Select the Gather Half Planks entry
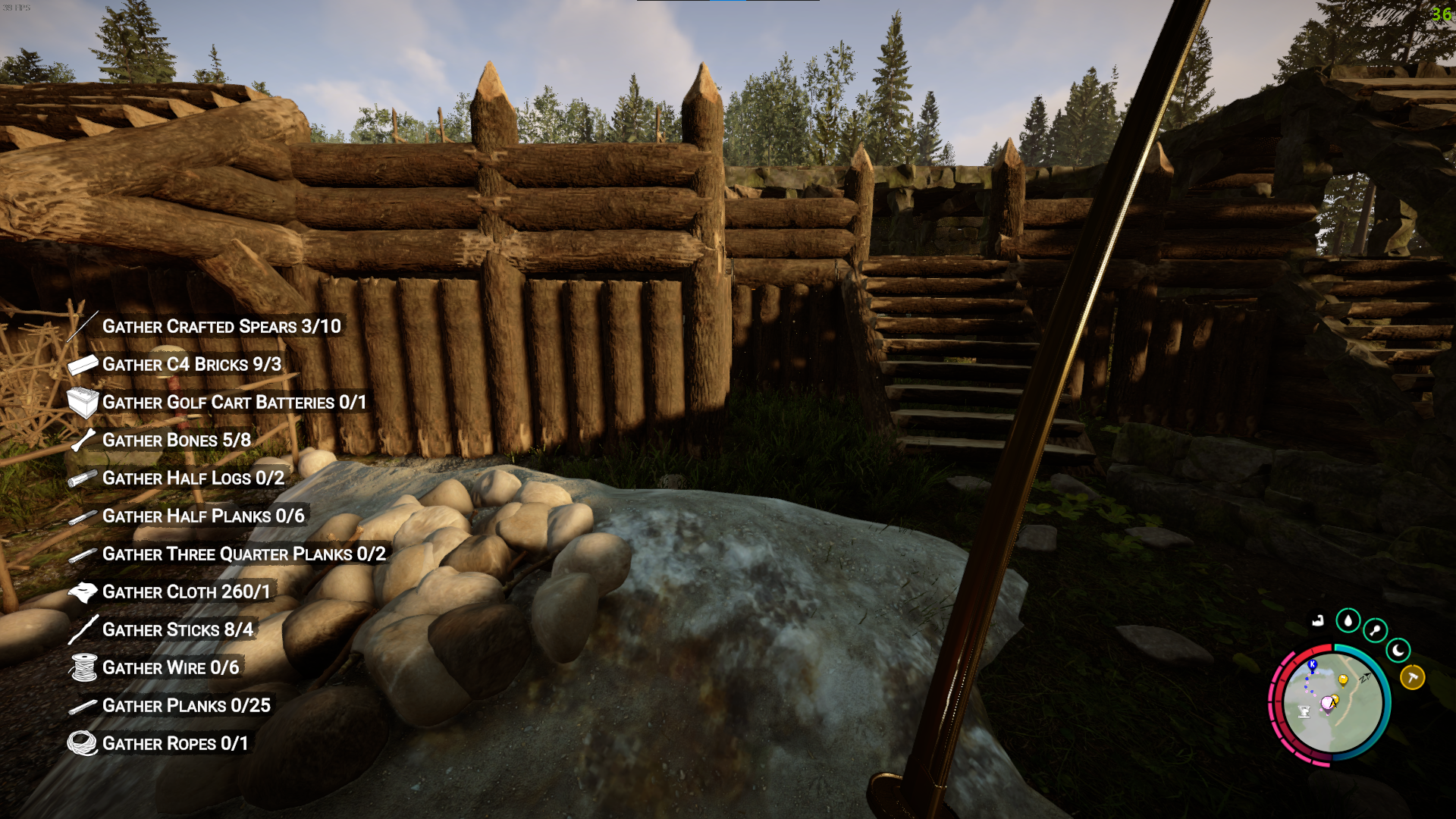1456x819 pixels. [202, 516]
